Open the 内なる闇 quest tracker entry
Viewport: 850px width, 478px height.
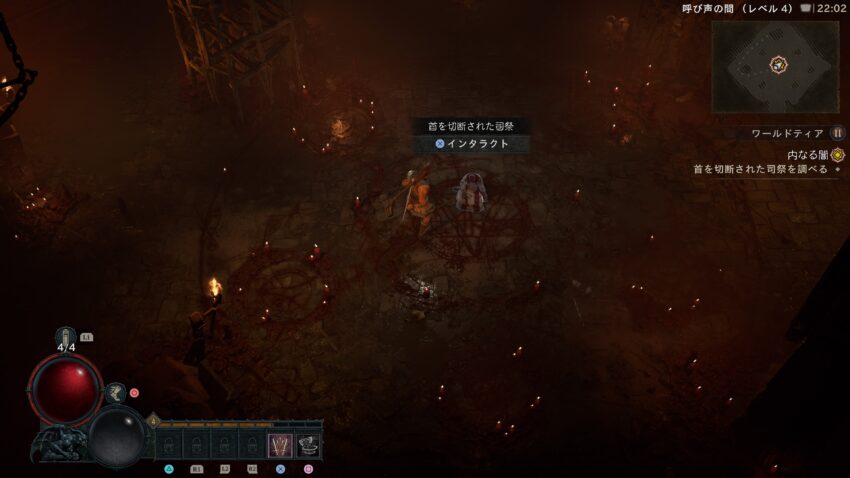(808, 155)
